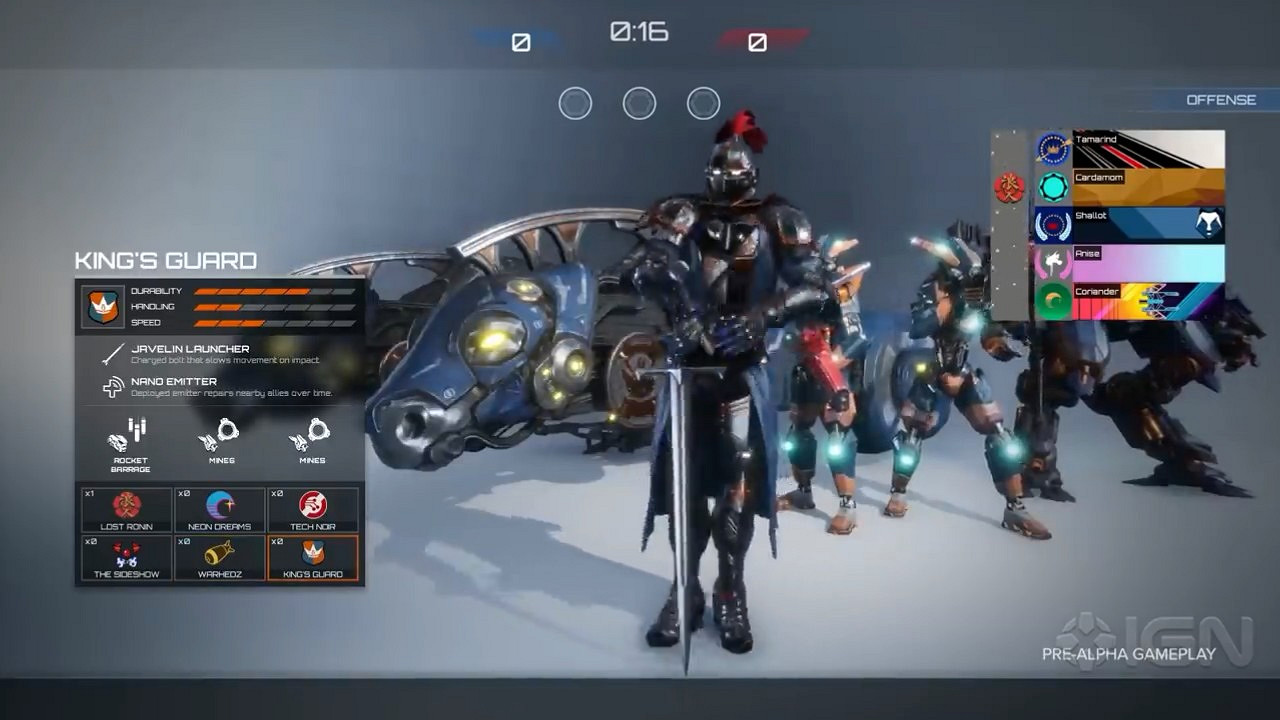Select the Neon Dreams skin
1280x720 pixels.
(x=219, y=510)
